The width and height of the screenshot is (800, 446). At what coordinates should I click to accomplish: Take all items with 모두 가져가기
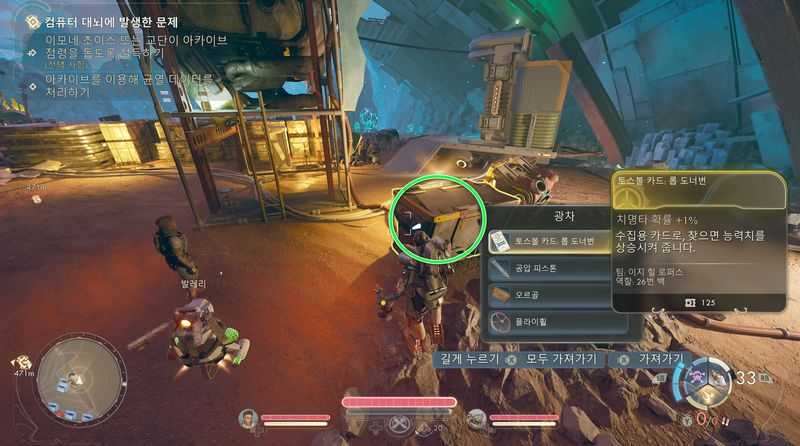(557, 359)
